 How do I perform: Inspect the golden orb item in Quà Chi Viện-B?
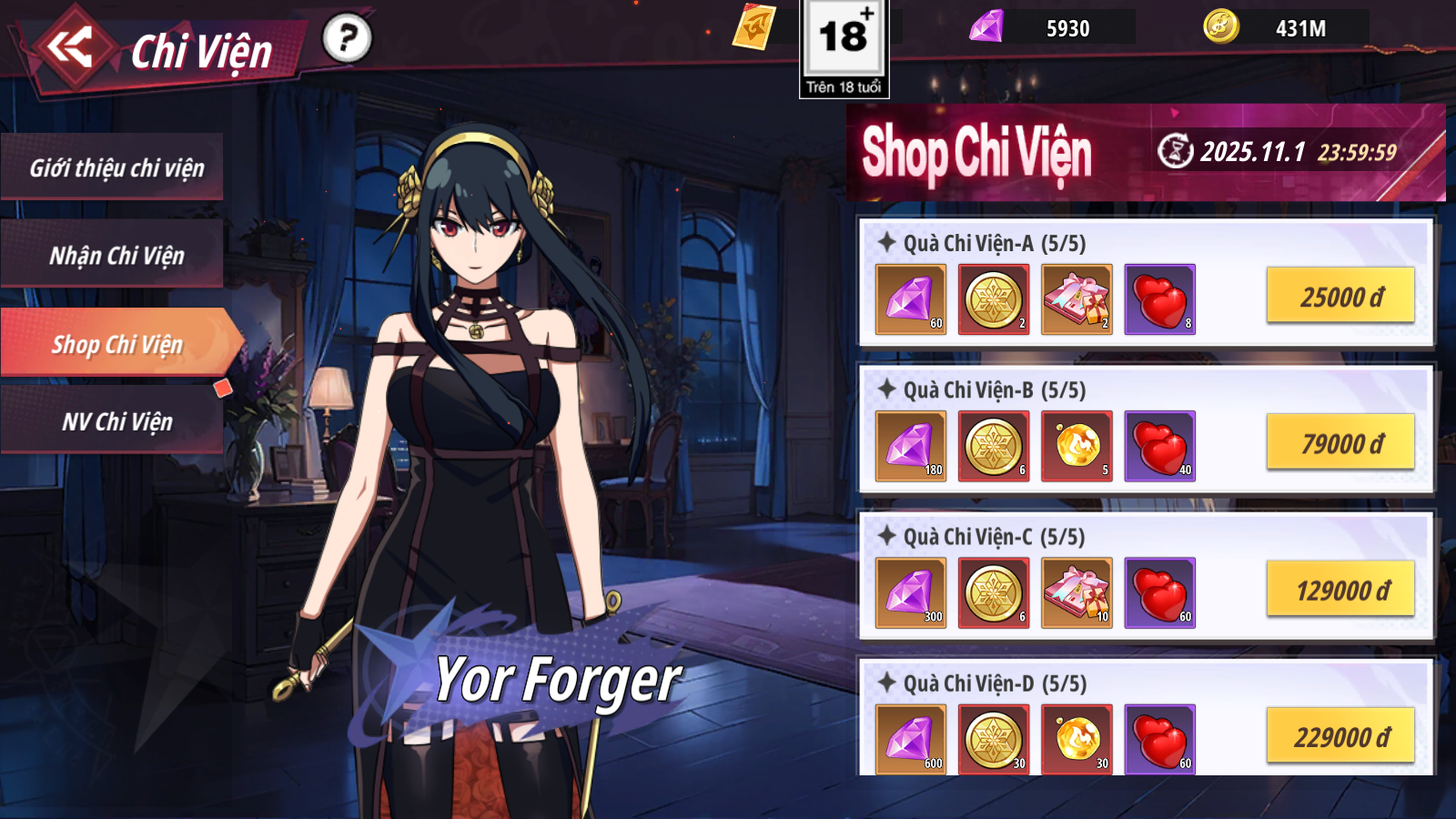[1077, 446]
